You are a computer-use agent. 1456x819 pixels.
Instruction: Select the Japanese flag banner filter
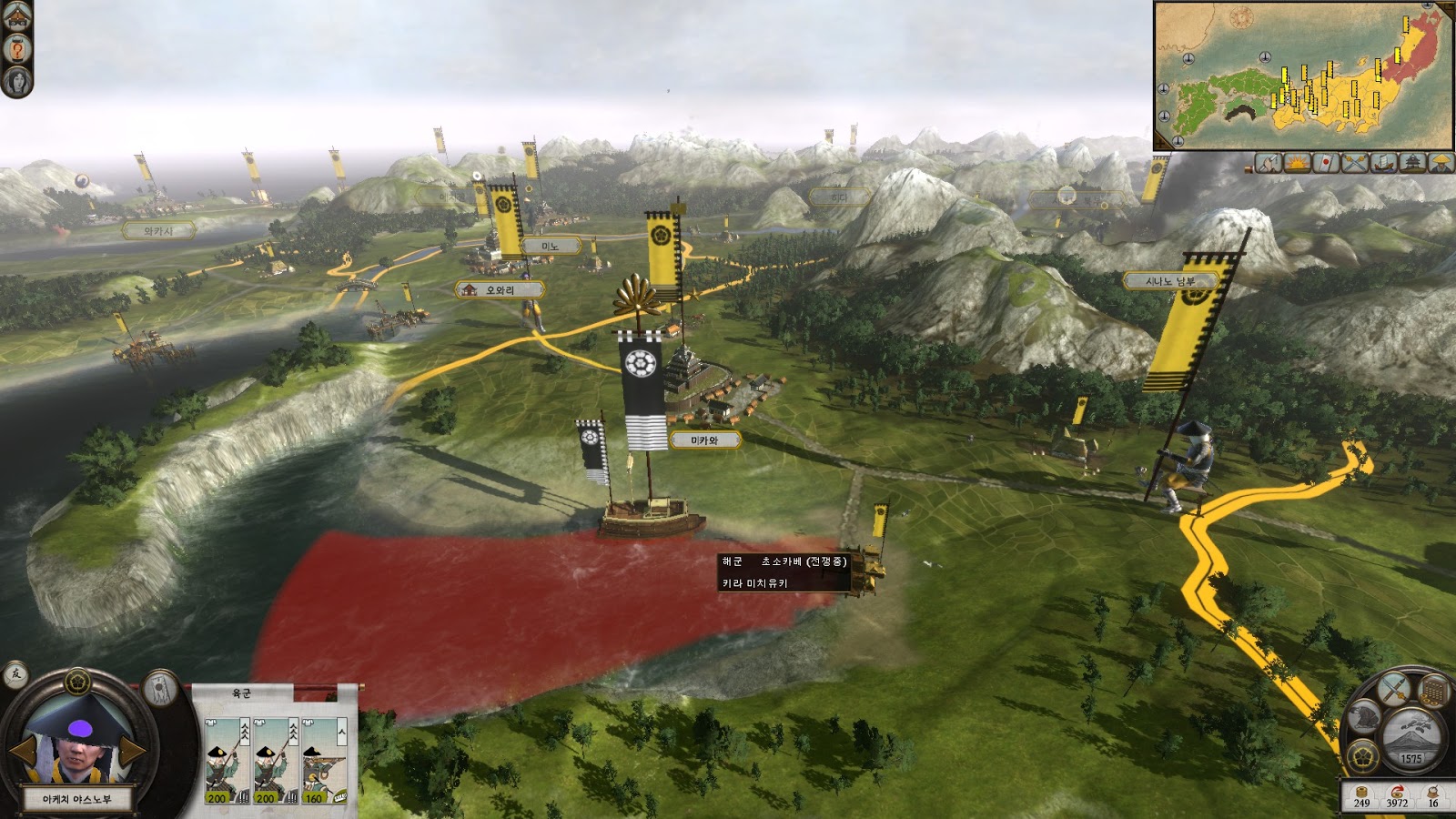coord(1326,163)
